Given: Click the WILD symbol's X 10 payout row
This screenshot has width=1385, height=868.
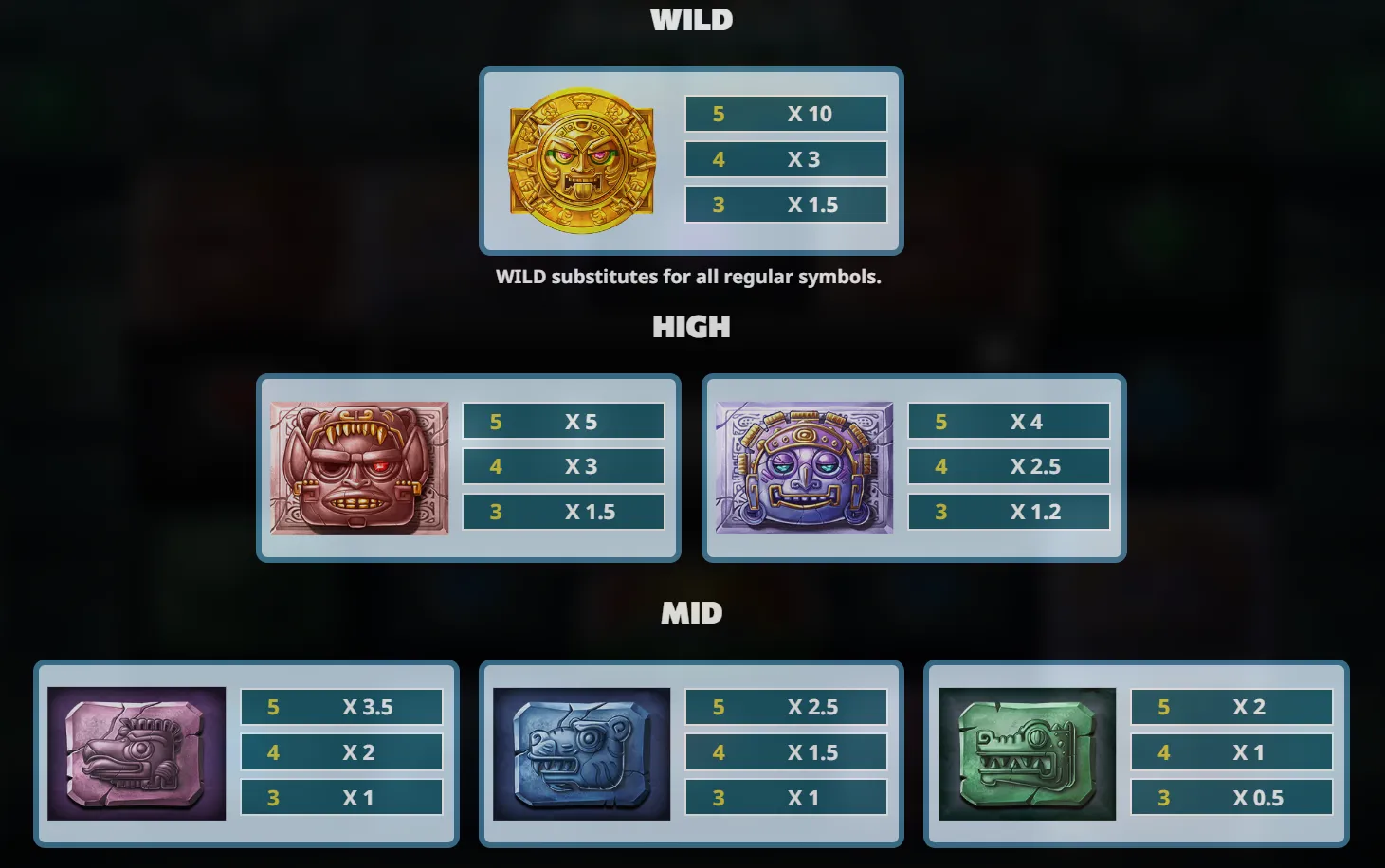Looking at the screenshot, I should (x=785, y=114).
